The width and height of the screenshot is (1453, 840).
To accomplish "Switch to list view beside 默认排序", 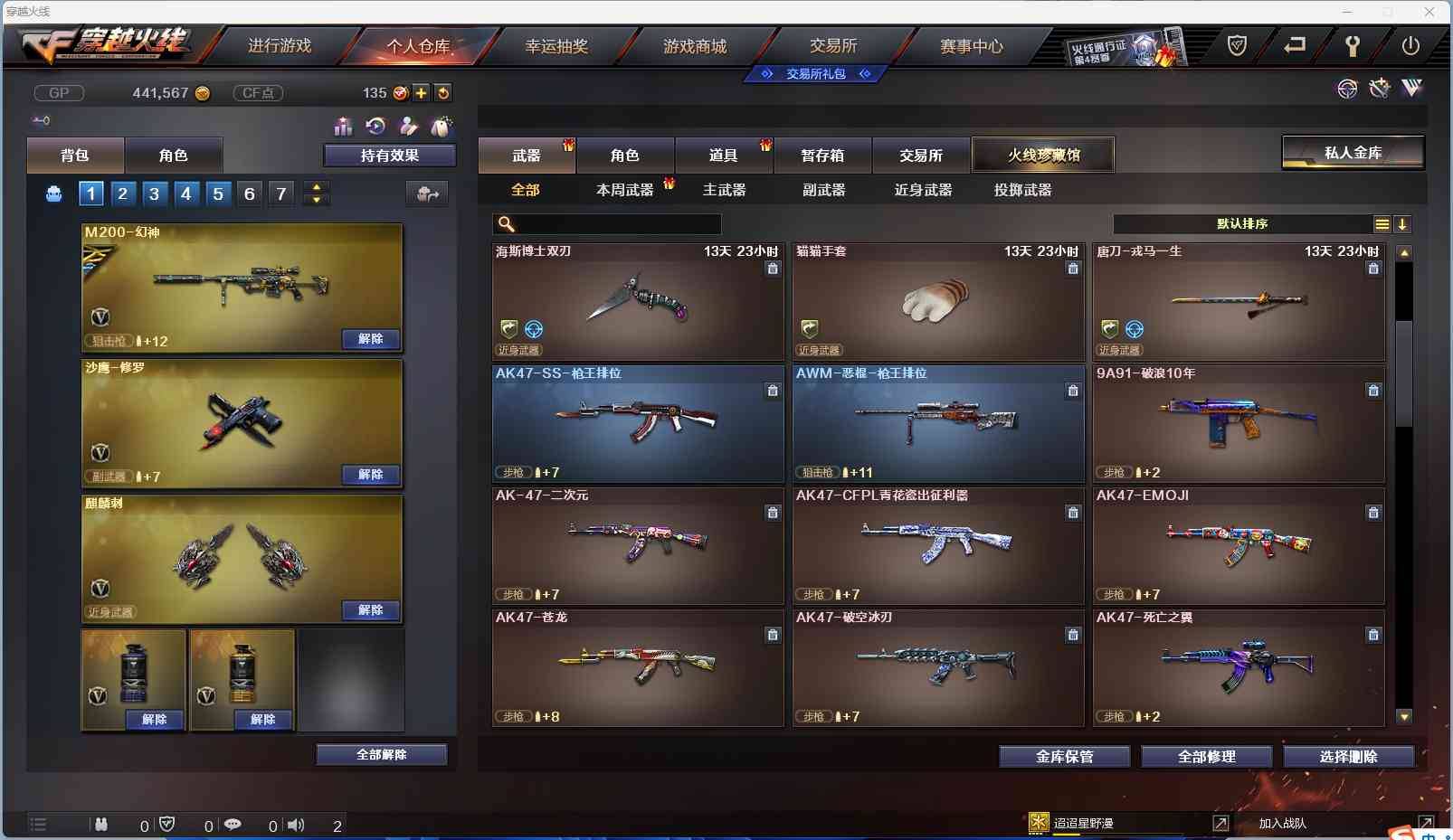I will tap(1382, 223).
